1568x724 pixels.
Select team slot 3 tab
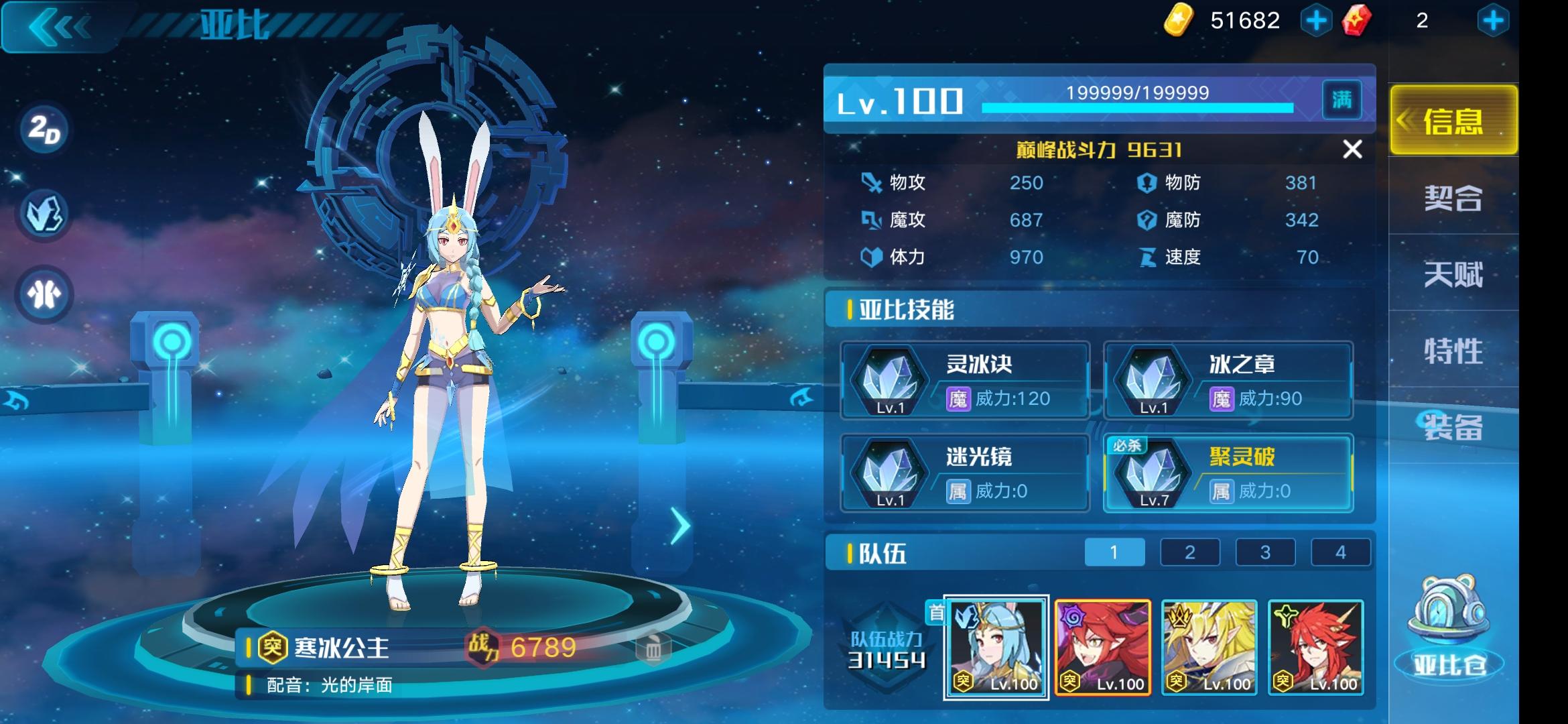tap(1265, 552)
